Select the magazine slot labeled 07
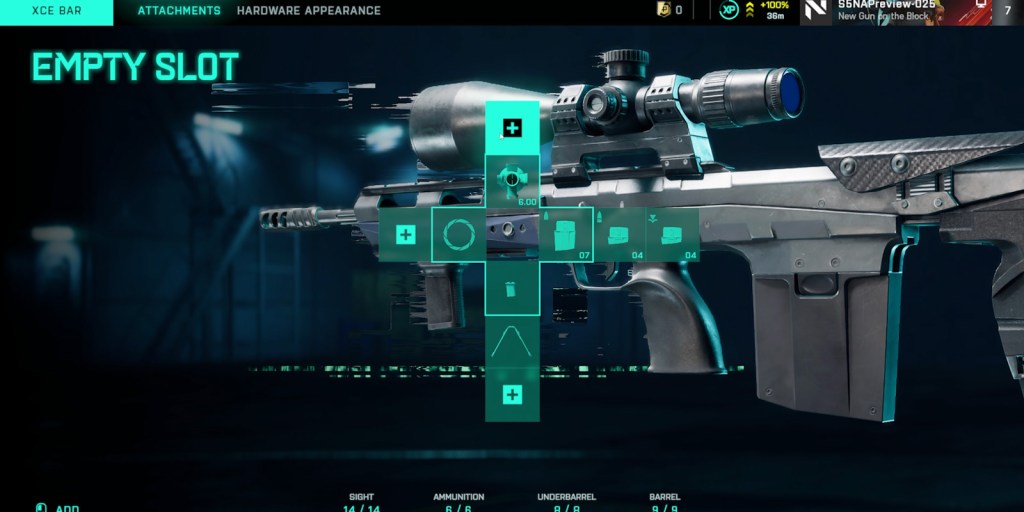The height and width of the screenshot is (512, 1024). (567, 235)
